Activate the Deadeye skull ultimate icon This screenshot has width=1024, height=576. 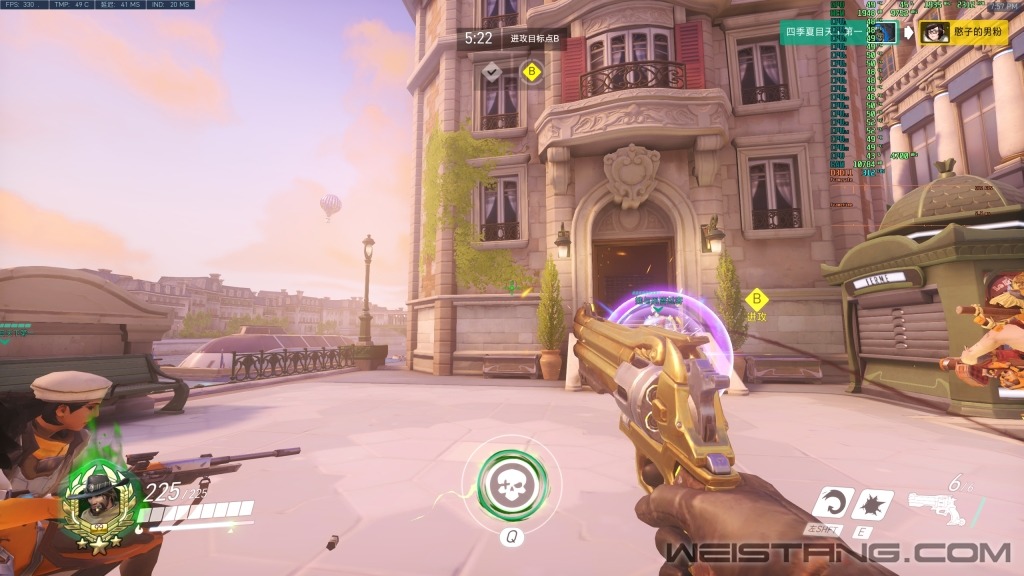pyautogui.click(x=511, y=484)
